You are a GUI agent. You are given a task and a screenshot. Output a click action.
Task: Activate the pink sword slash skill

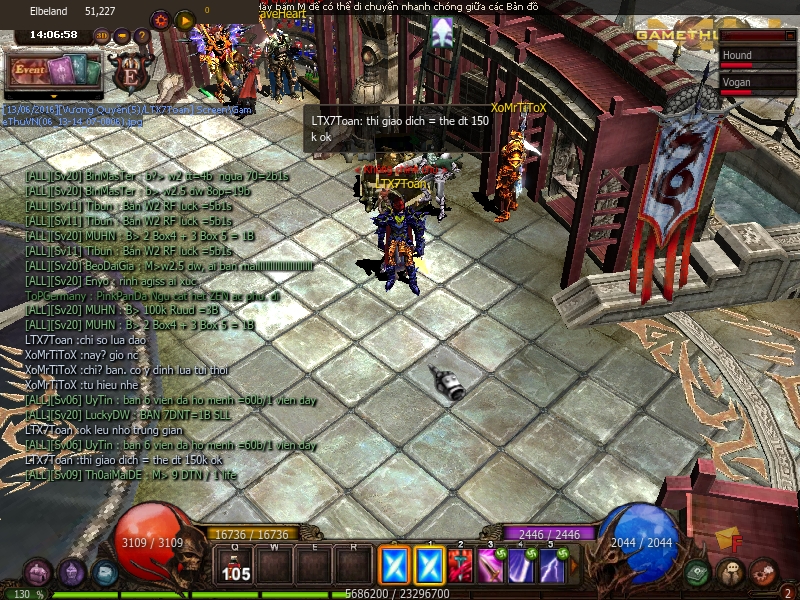(491, 567)
